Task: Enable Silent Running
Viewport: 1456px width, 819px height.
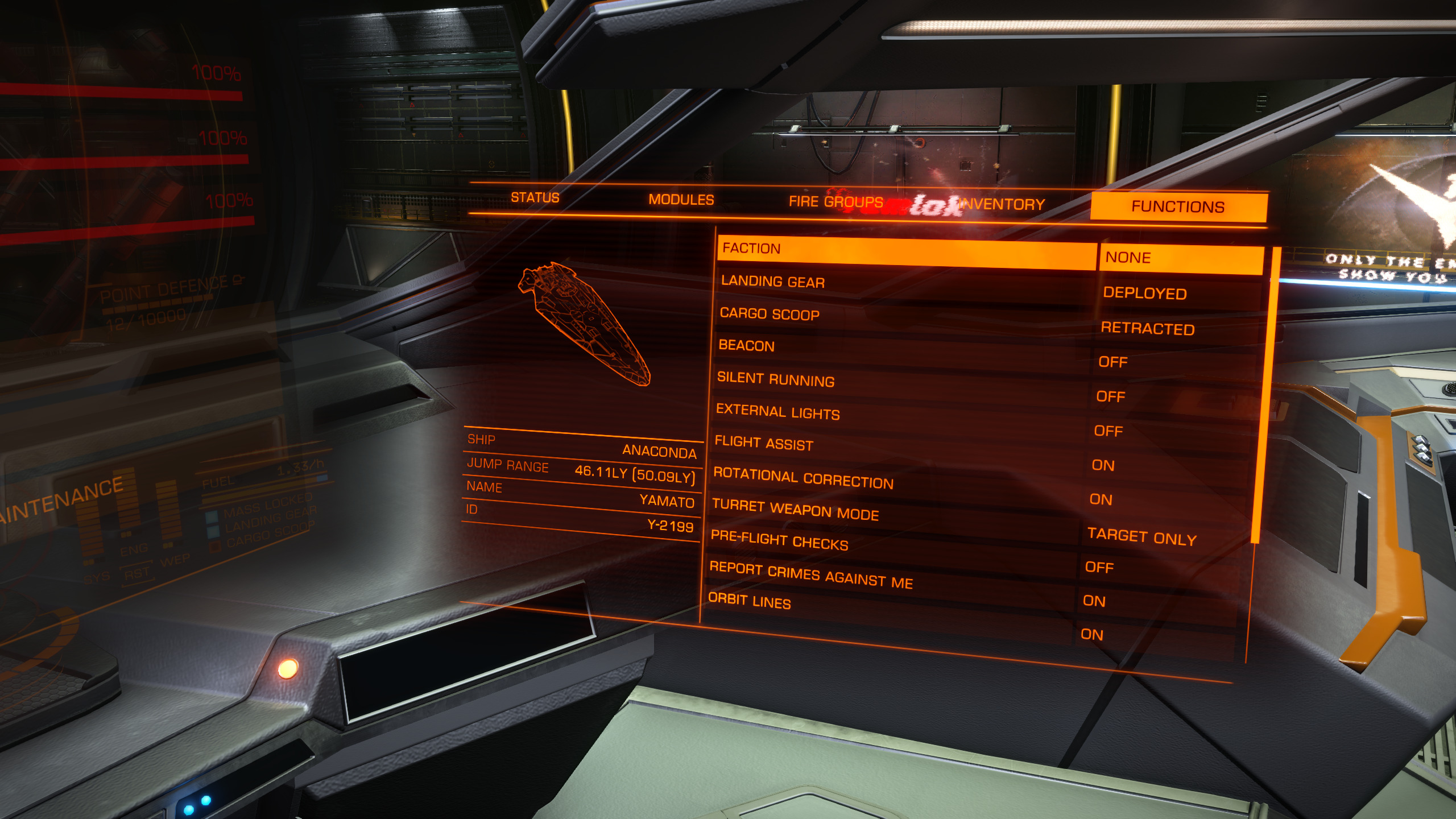Action: (x=901, y=382)
